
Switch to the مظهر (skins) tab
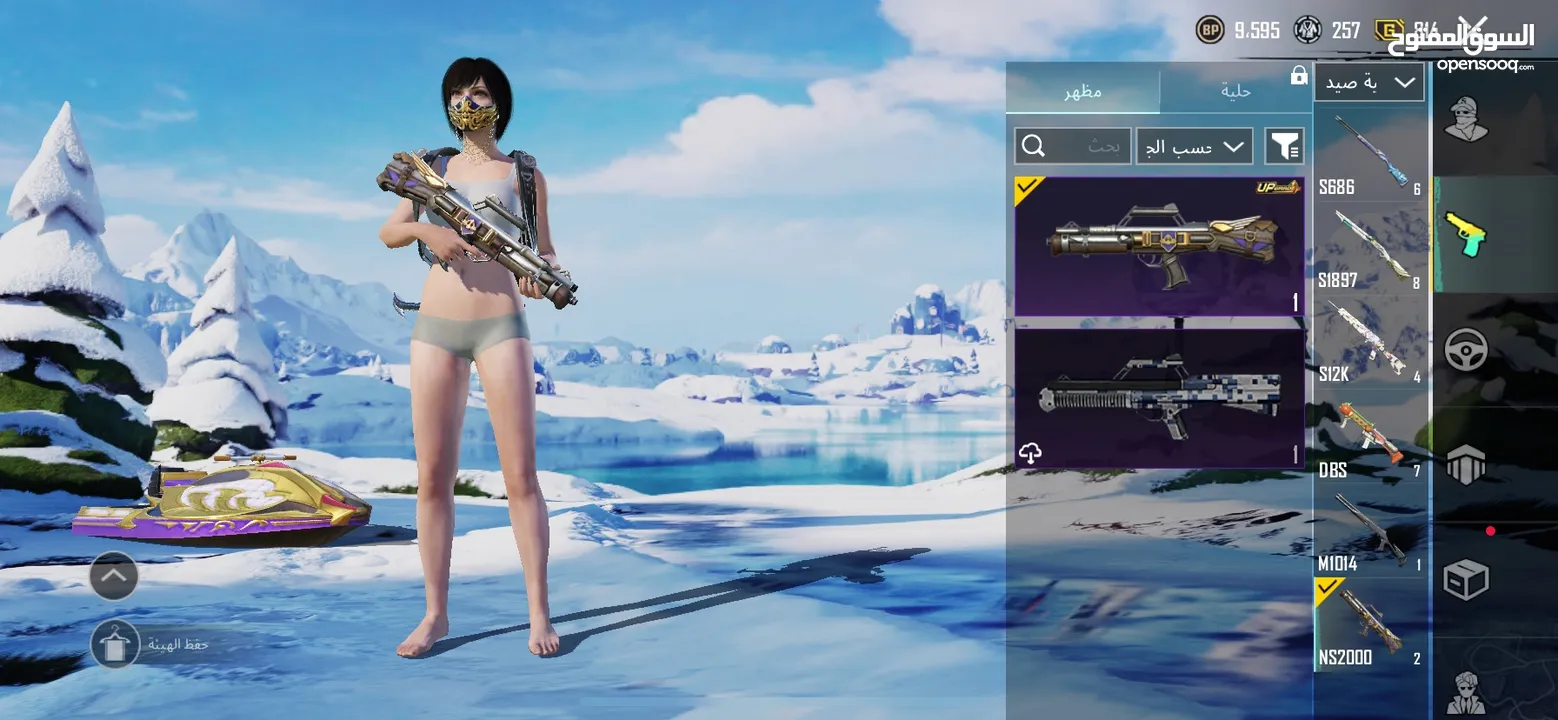[x=1082, y=91]
